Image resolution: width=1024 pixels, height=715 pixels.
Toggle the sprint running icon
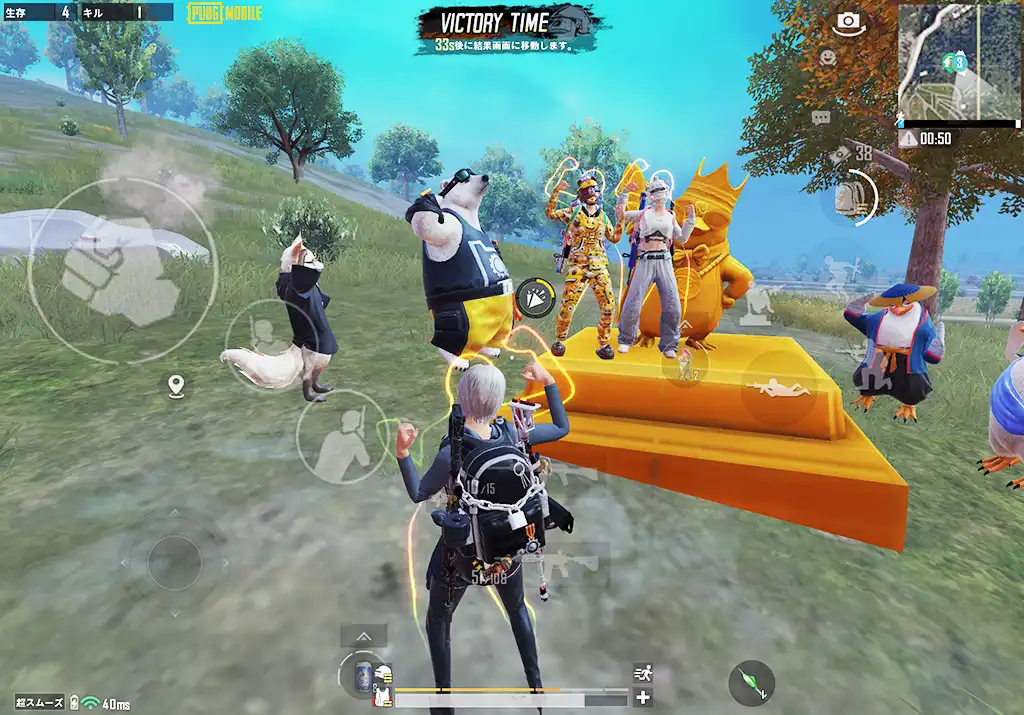click(x=643, y=673)
